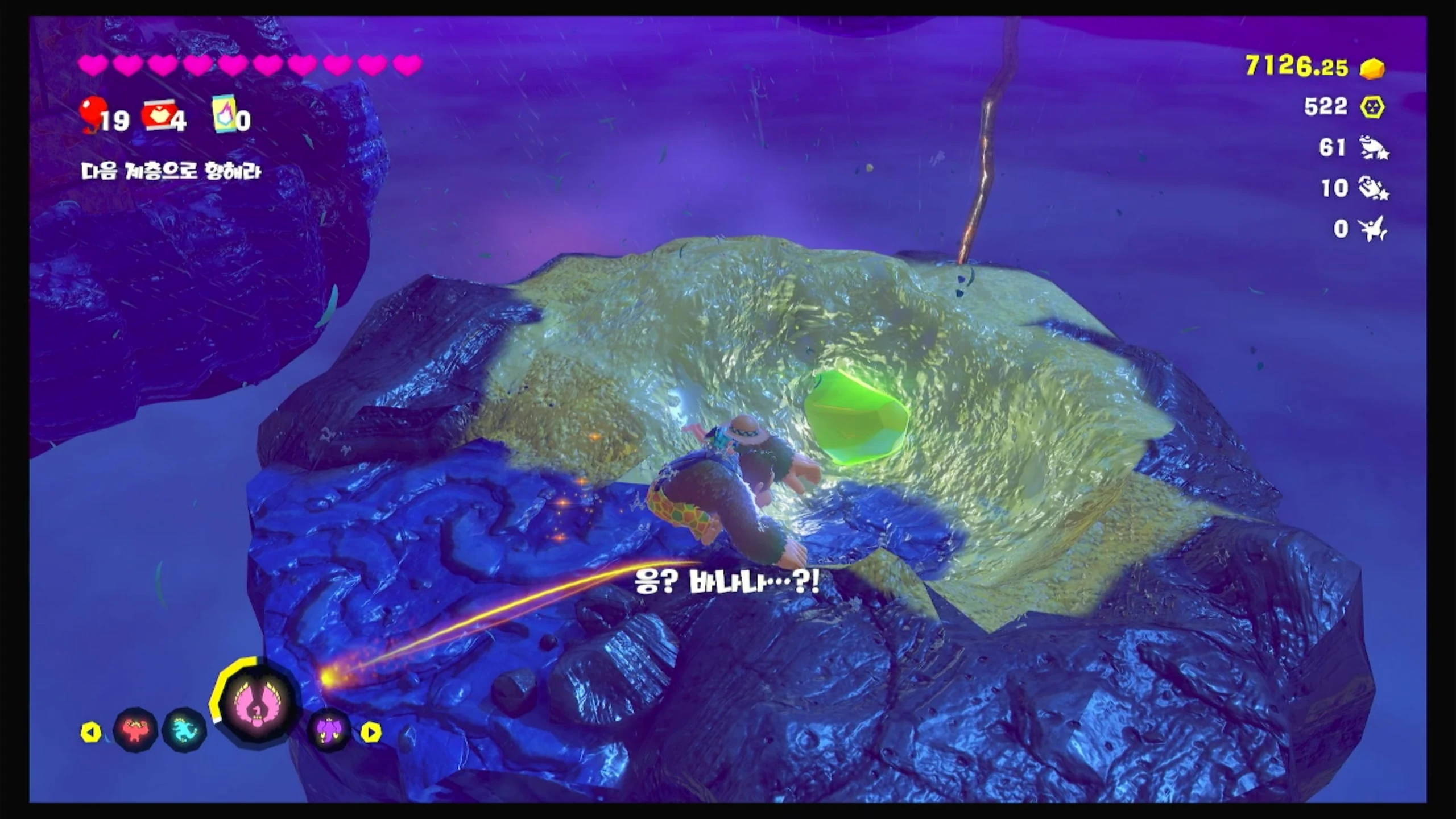Click the left yellow arrow of the Bananza selector
Screen dimensions: 1456x819
pyautogui.click(x=91, y=733)
